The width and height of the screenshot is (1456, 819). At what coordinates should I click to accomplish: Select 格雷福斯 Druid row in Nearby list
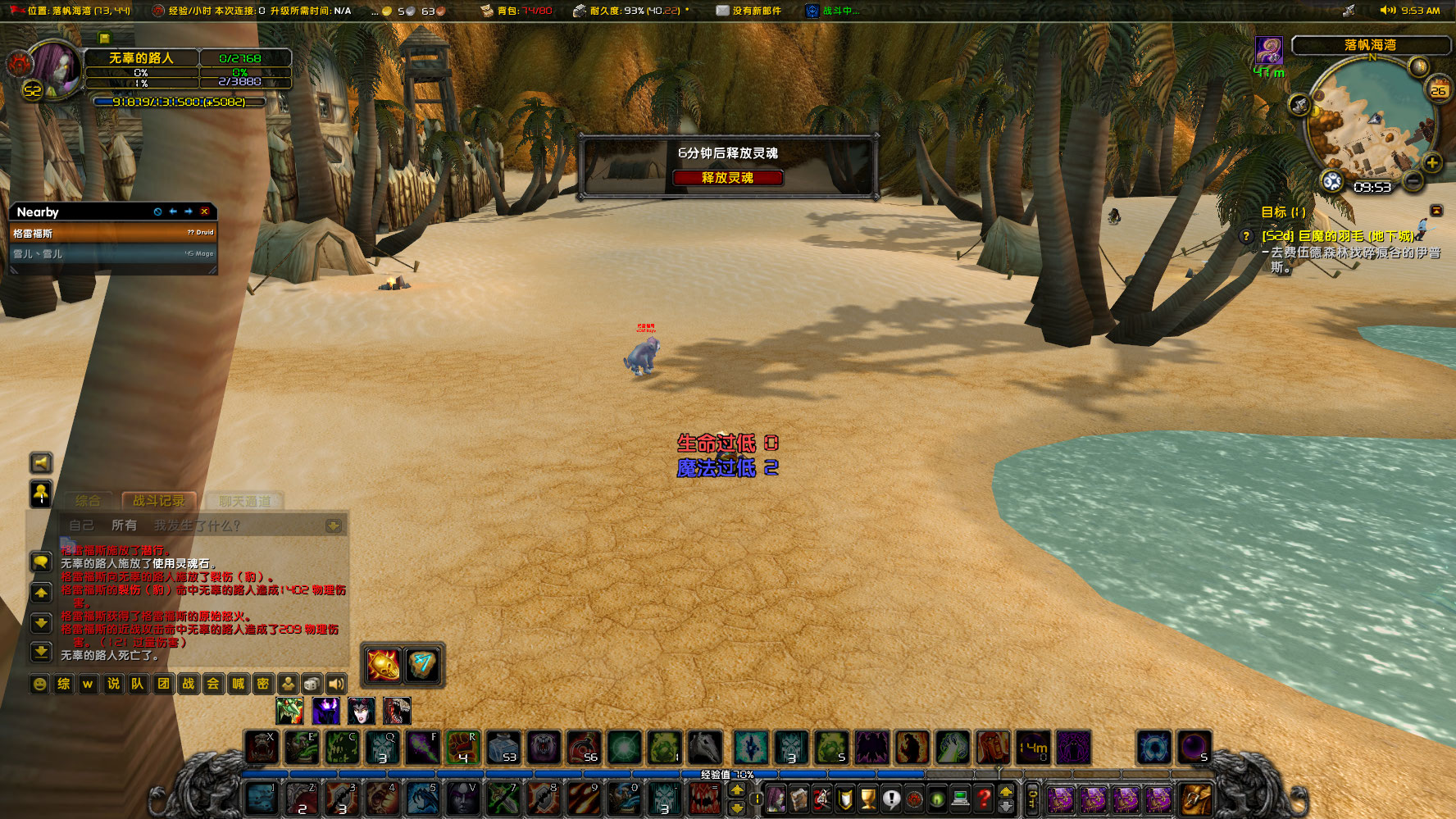(112, 233)
